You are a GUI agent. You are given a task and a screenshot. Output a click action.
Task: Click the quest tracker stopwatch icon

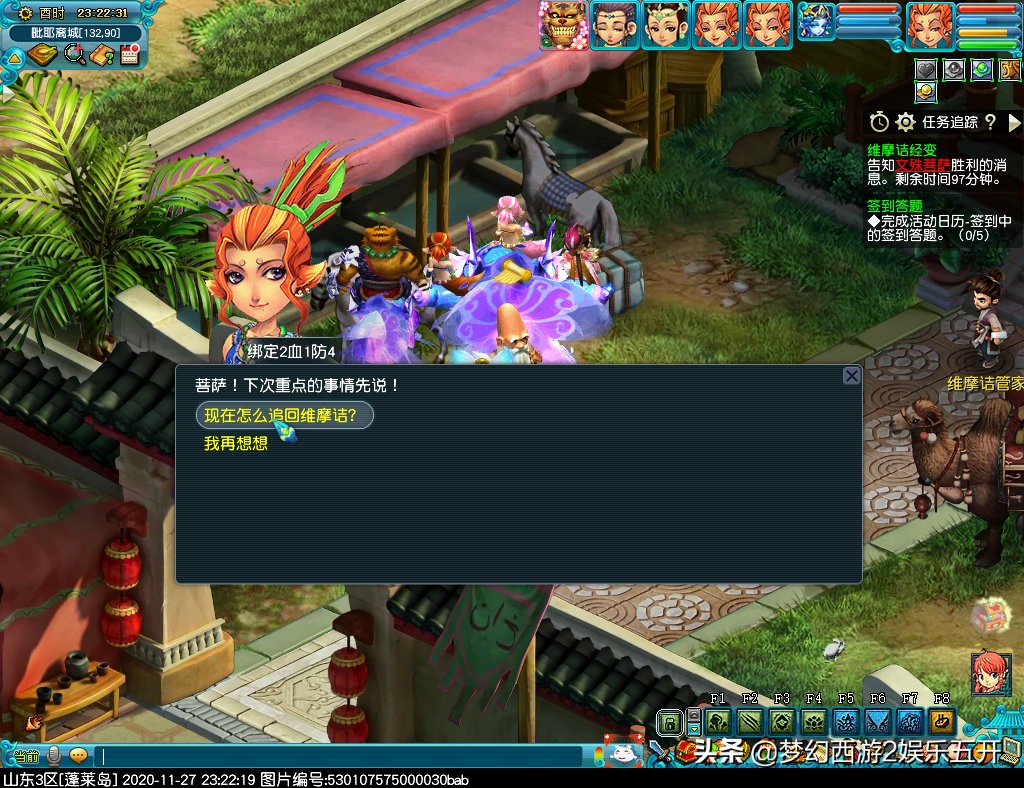tap(879, 122)
